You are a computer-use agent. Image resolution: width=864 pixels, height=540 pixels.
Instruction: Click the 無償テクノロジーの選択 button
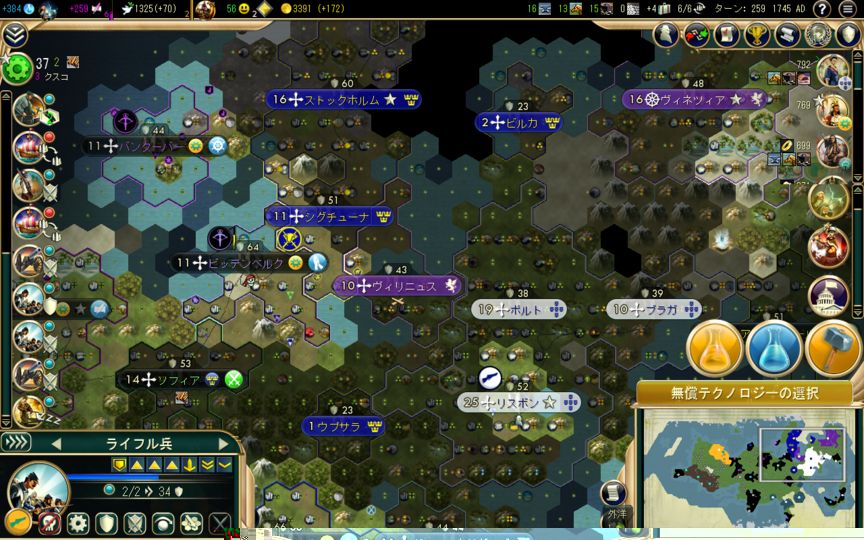[743, 393]
